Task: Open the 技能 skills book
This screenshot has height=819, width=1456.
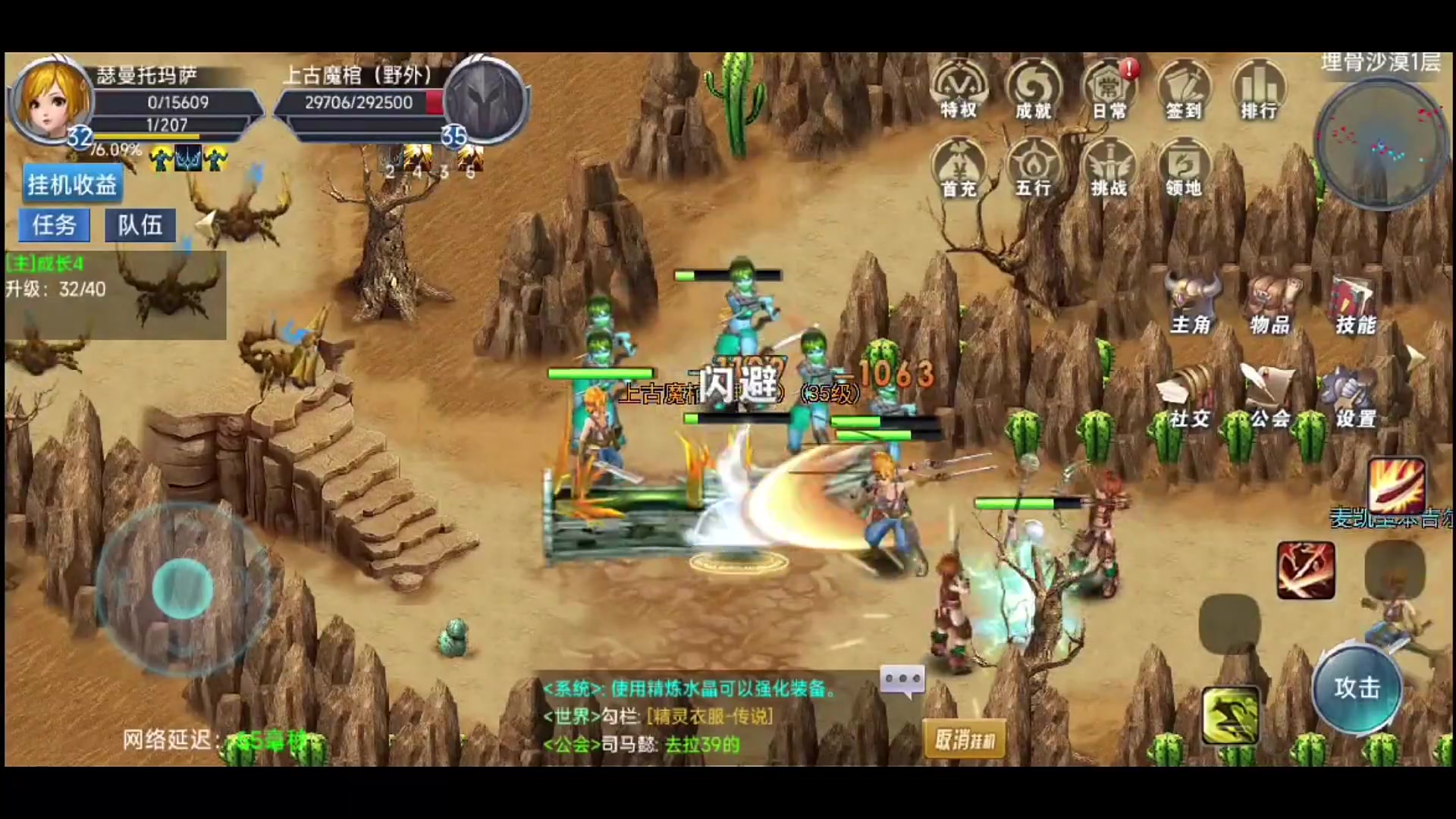Action: pyautogui.click(x=1355, y=305)
